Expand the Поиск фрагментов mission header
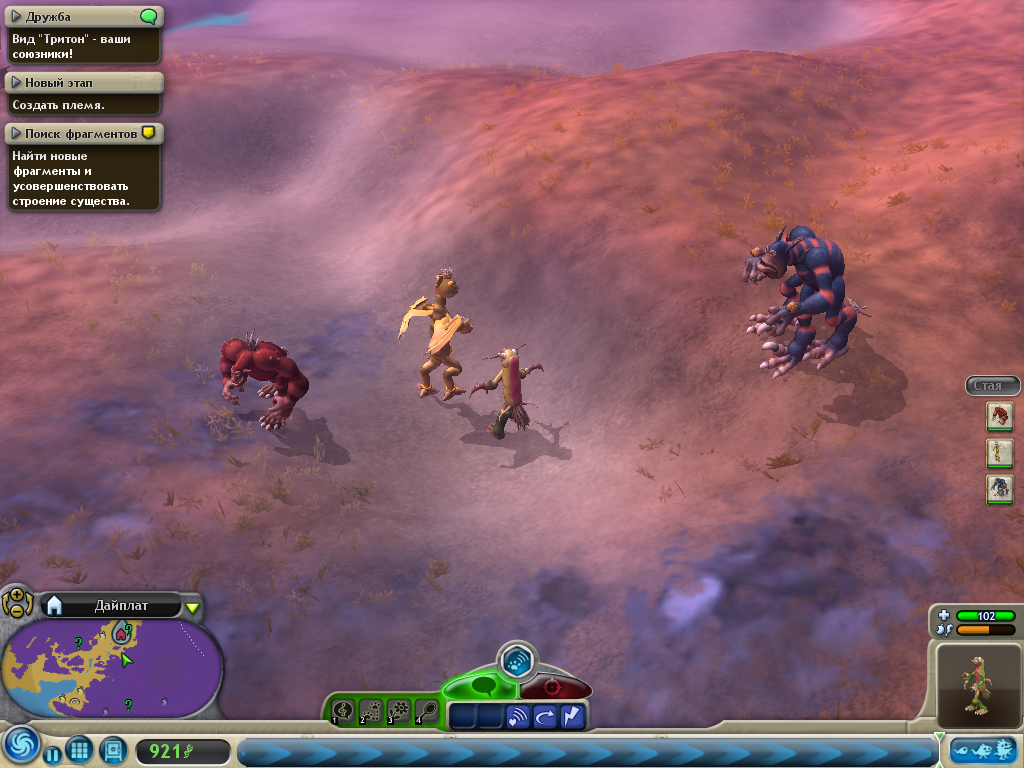The height and width of the screenshot is (768, 1024). [x=17, y=133]
